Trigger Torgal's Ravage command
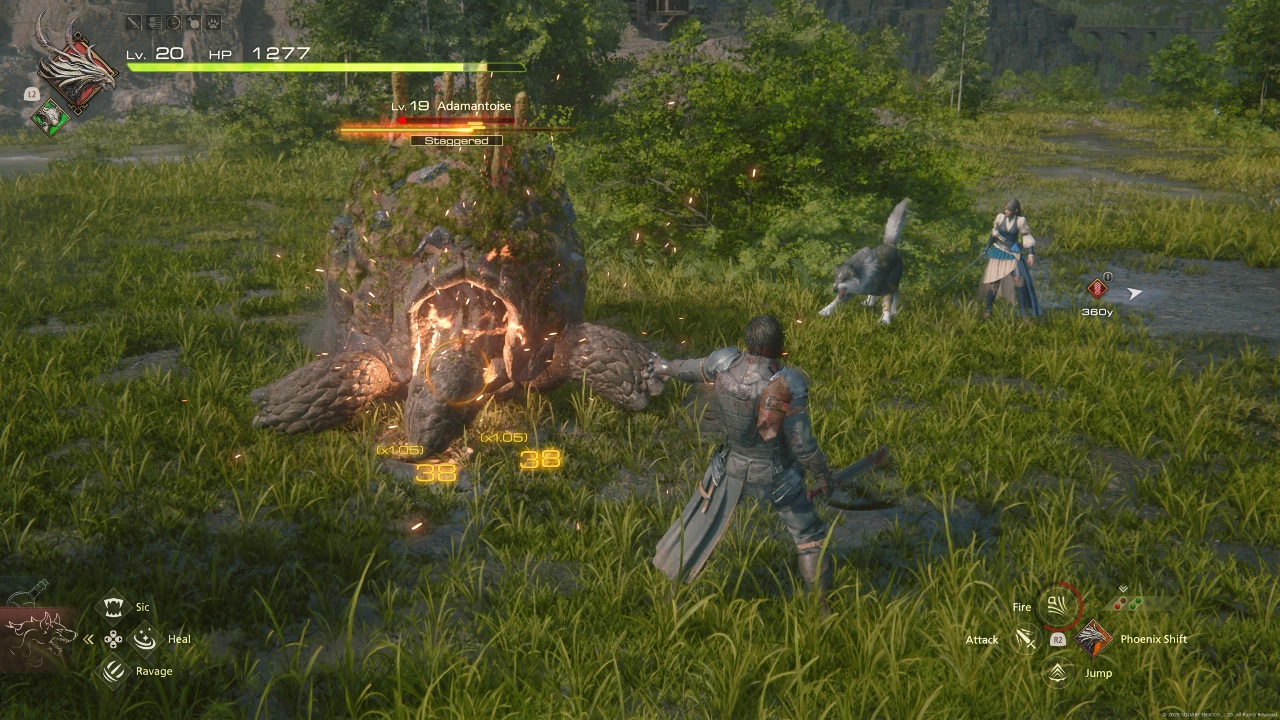Image resolution: width=1280 pixels, height=720 pixels. coord(115,671)
